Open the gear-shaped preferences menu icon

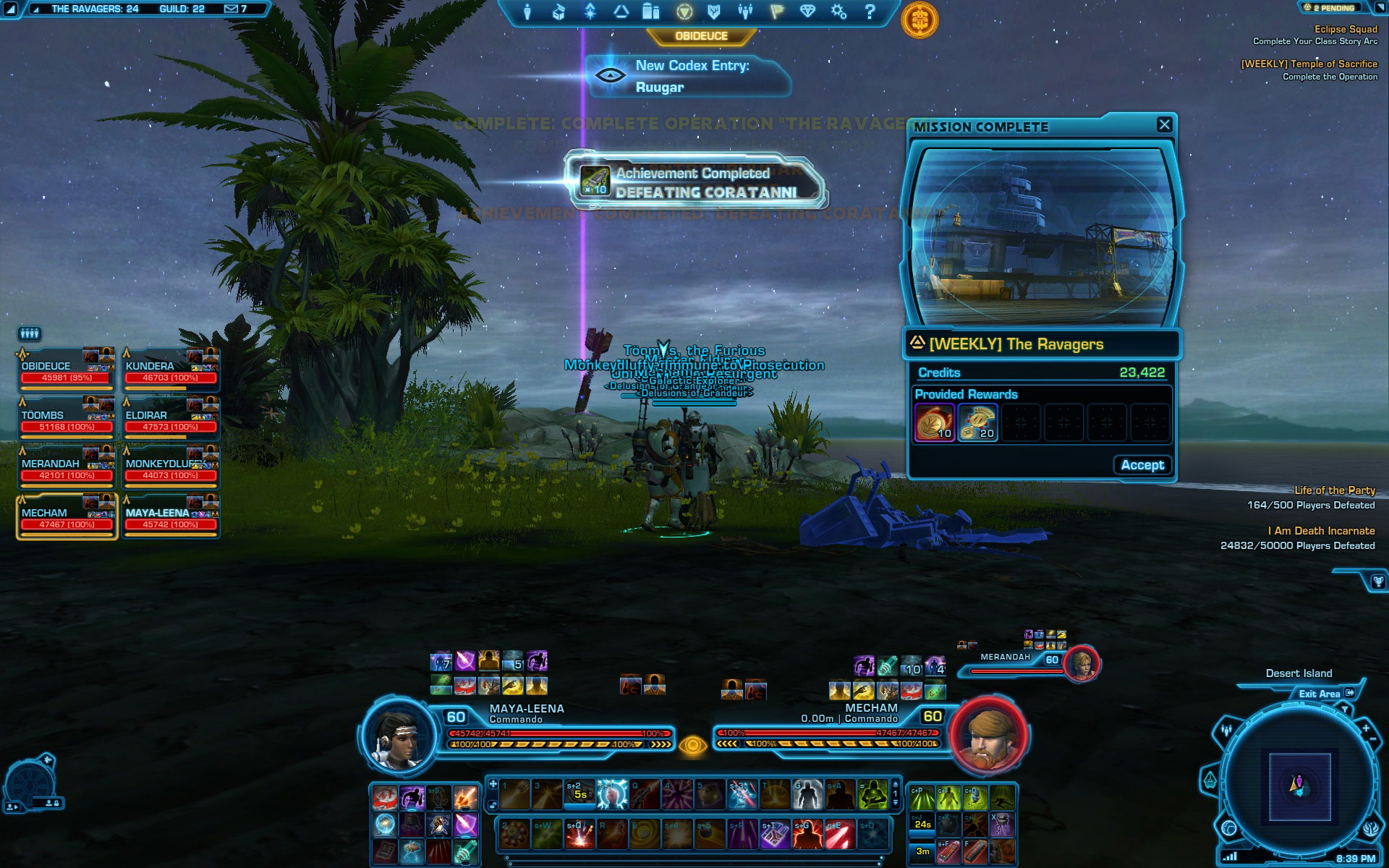838,12
